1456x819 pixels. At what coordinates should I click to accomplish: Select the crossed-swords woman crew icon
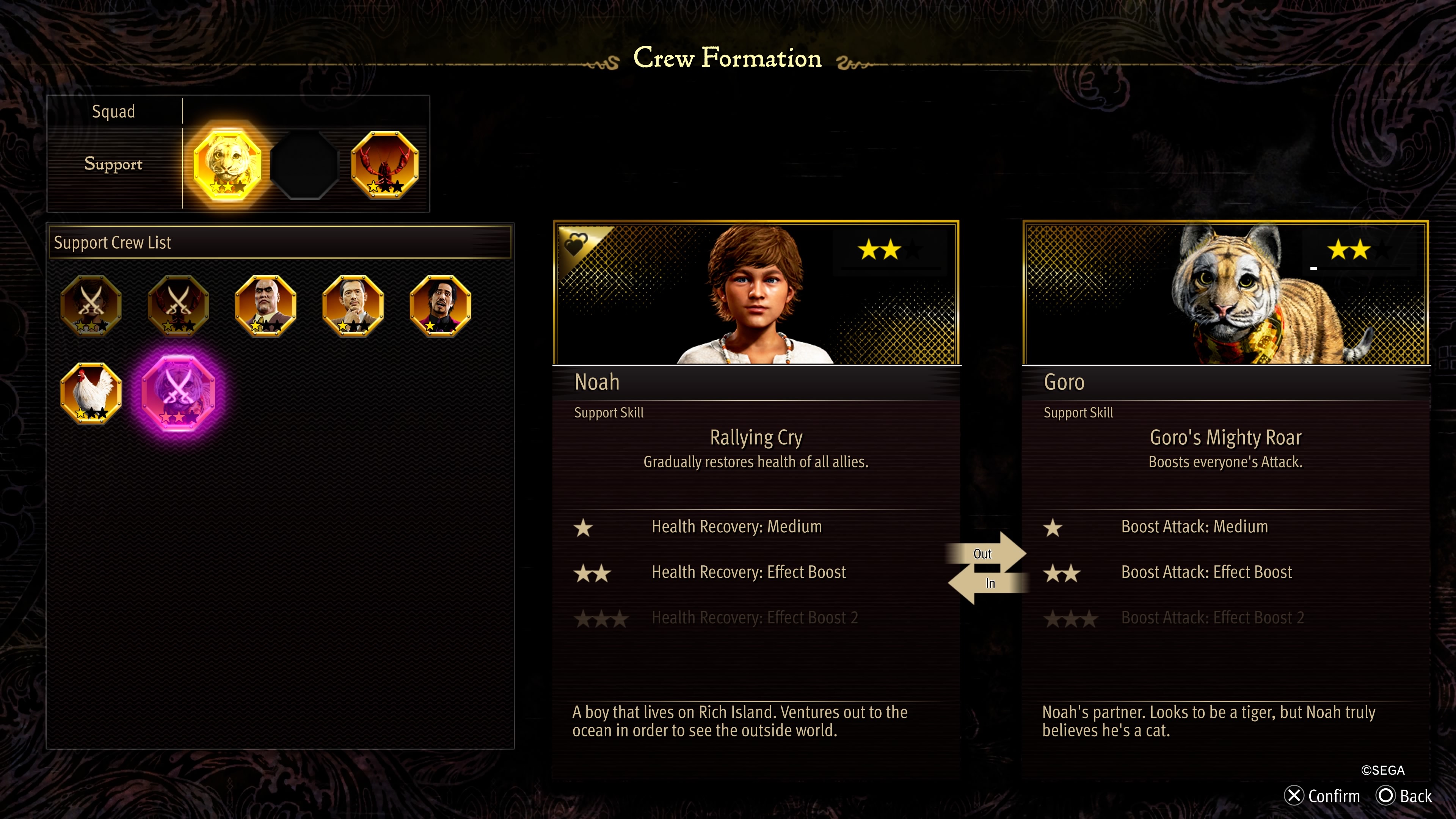(91, 307)
